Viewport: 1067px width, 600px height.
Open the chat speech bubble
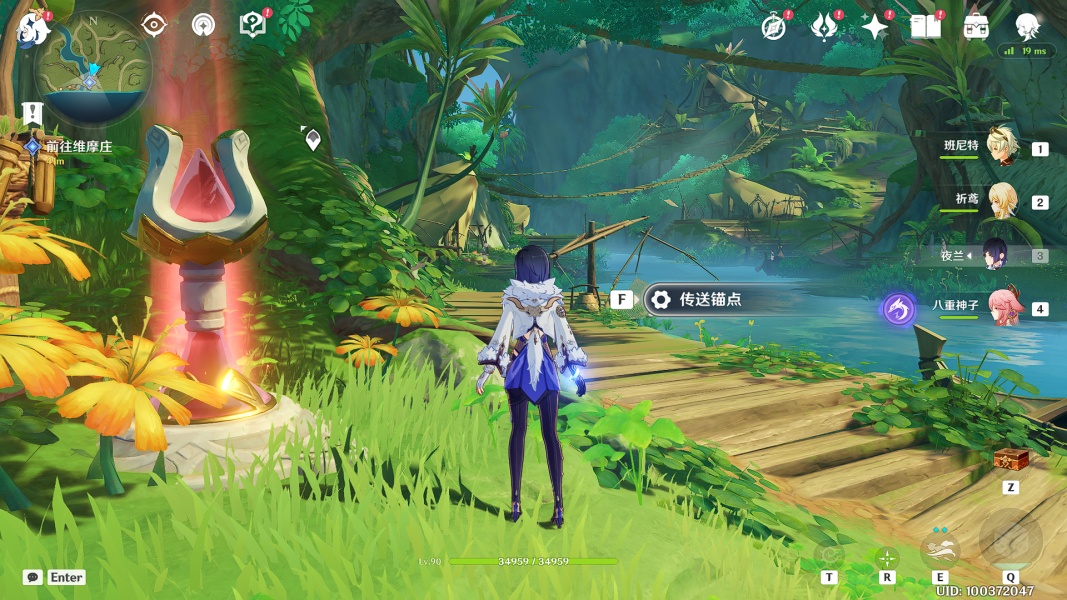click(33, 577)
